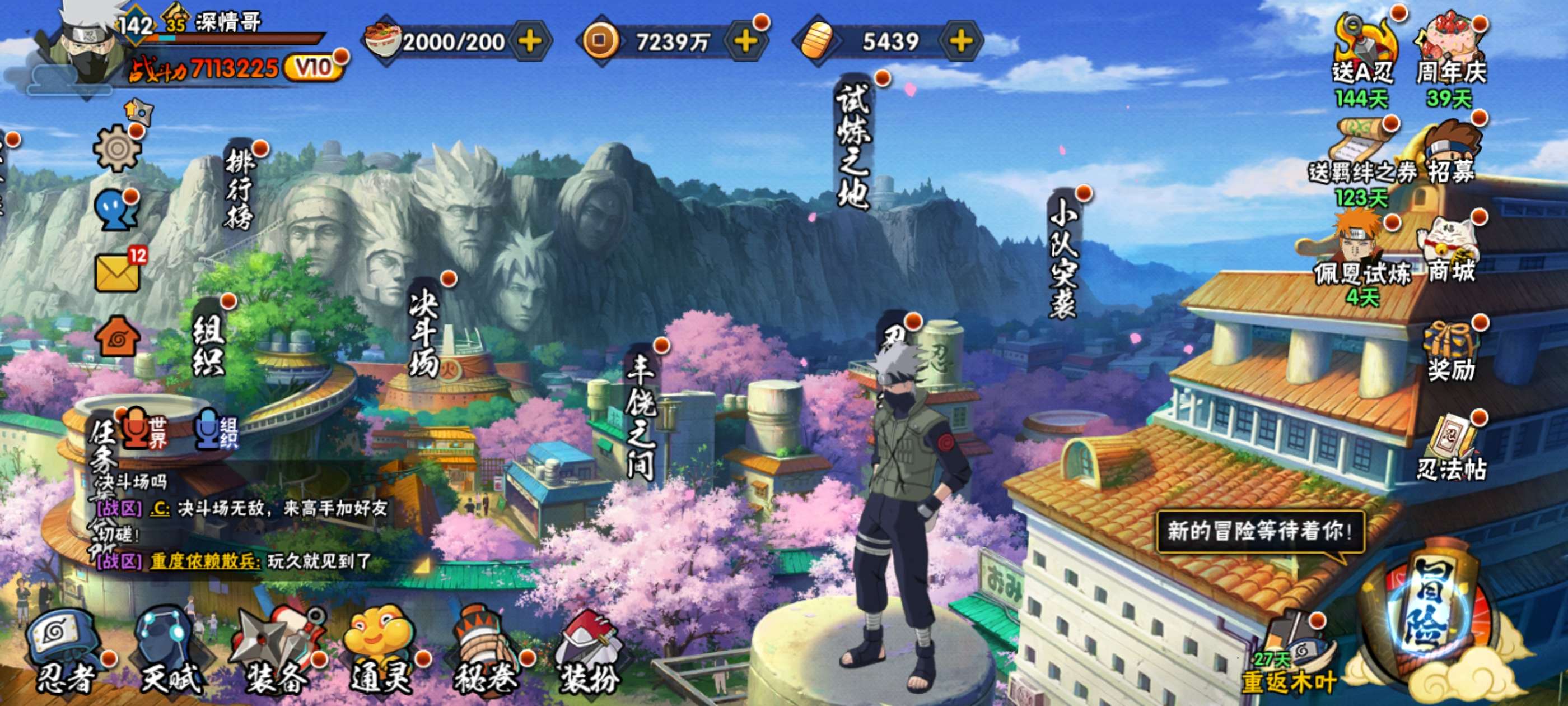Enter the 试炼之地 trial grounds
1568x706 pixels.
853,146
